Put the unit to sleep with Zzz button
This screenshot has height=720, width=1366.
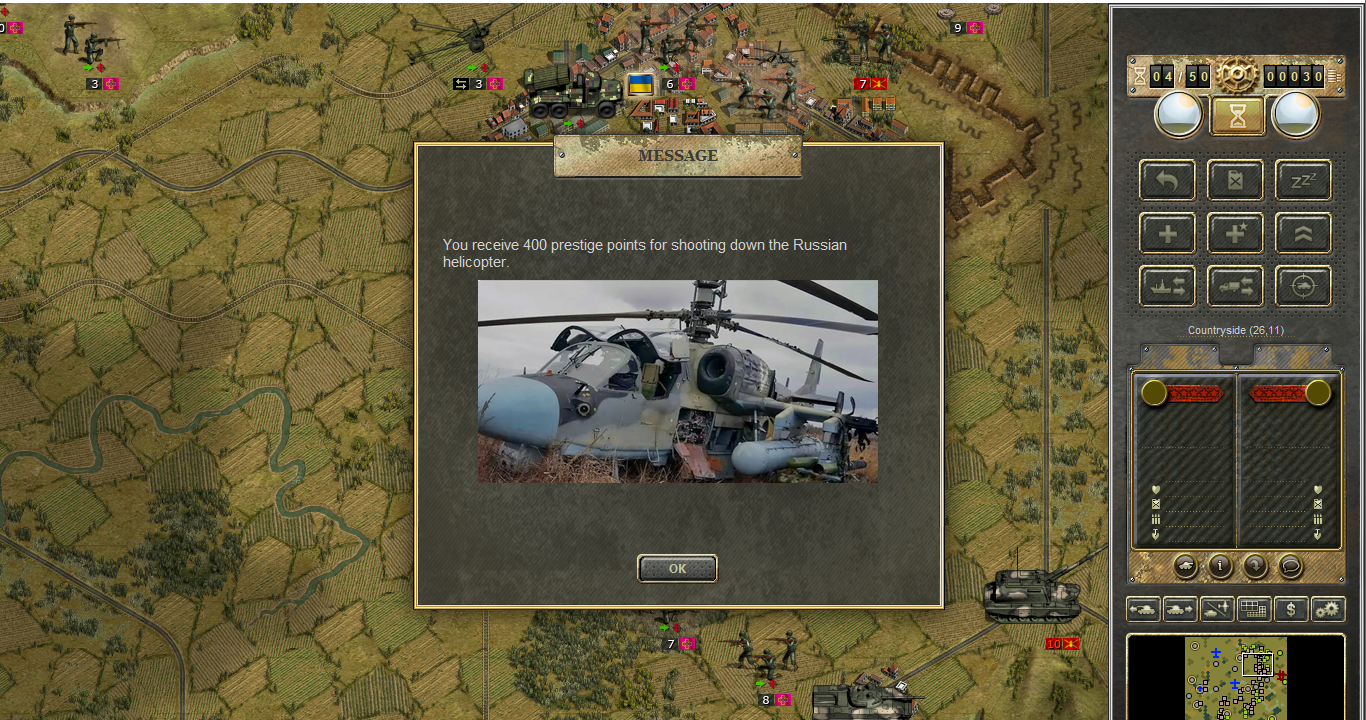click(x=1303, y=181)
